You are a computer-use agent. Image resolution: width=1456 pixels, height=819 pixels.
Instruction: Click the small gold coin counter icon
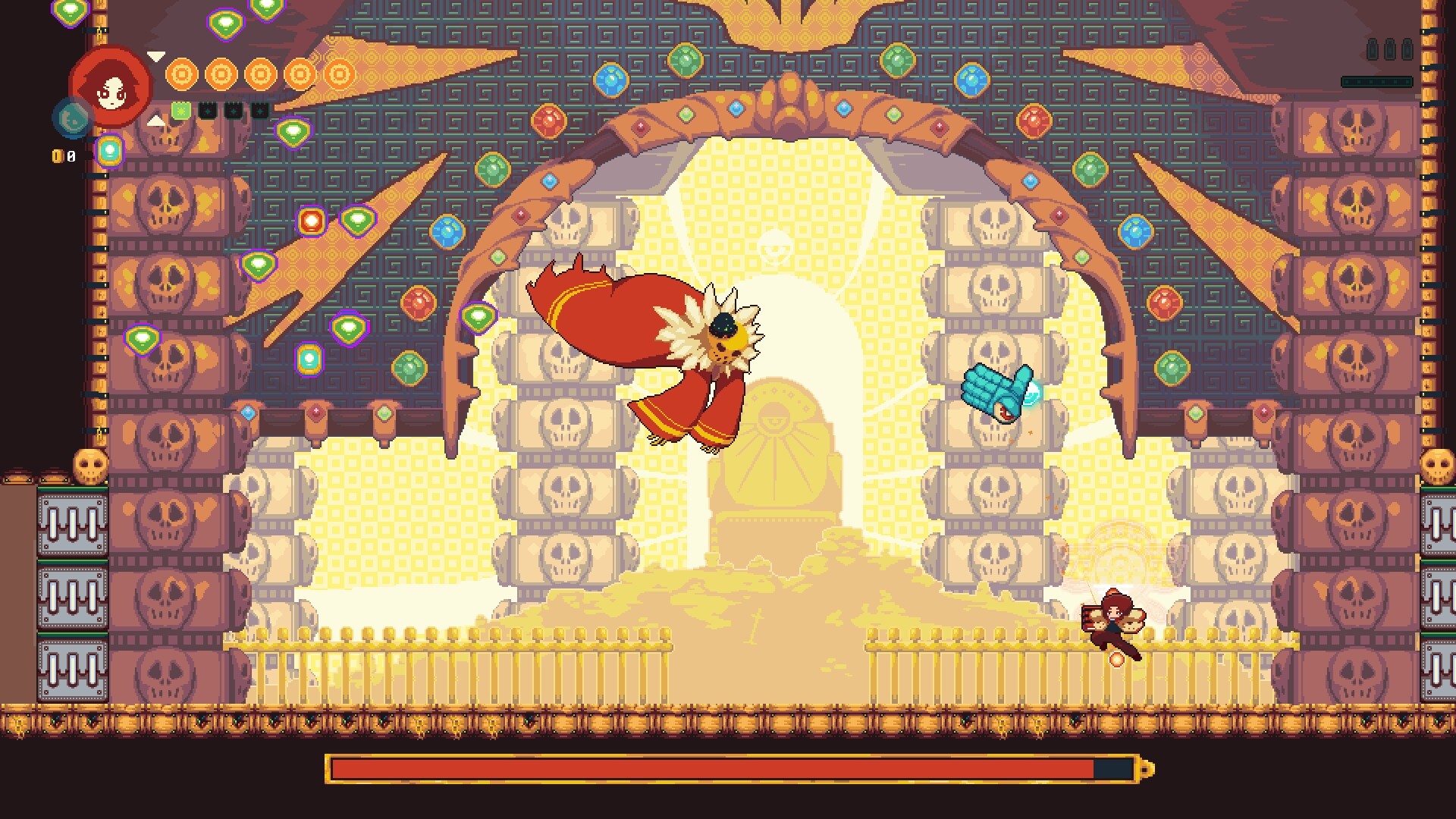[57, 156]
